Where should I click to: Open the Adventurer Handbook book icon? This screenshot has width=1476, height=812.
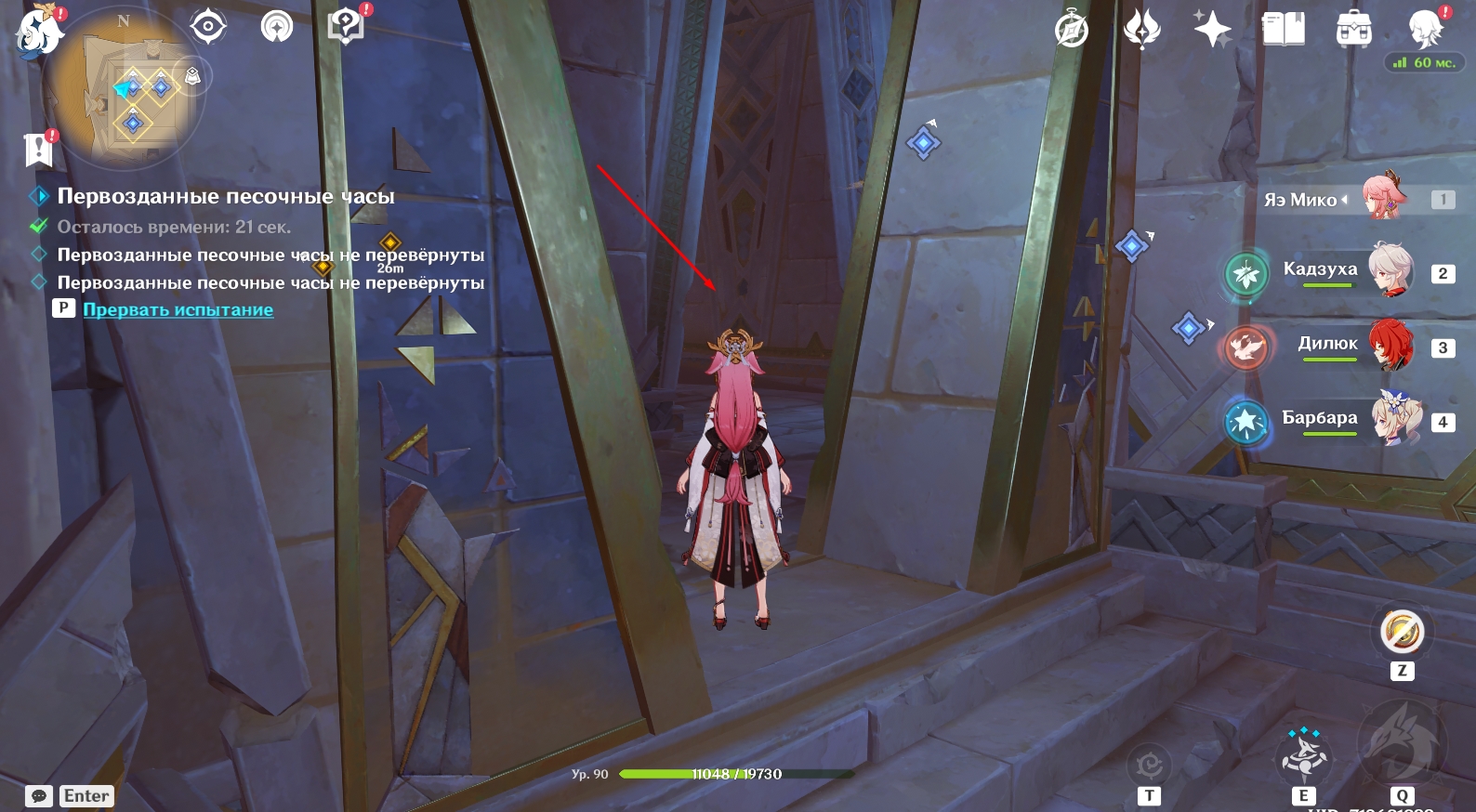click(x=1283, y=30)
